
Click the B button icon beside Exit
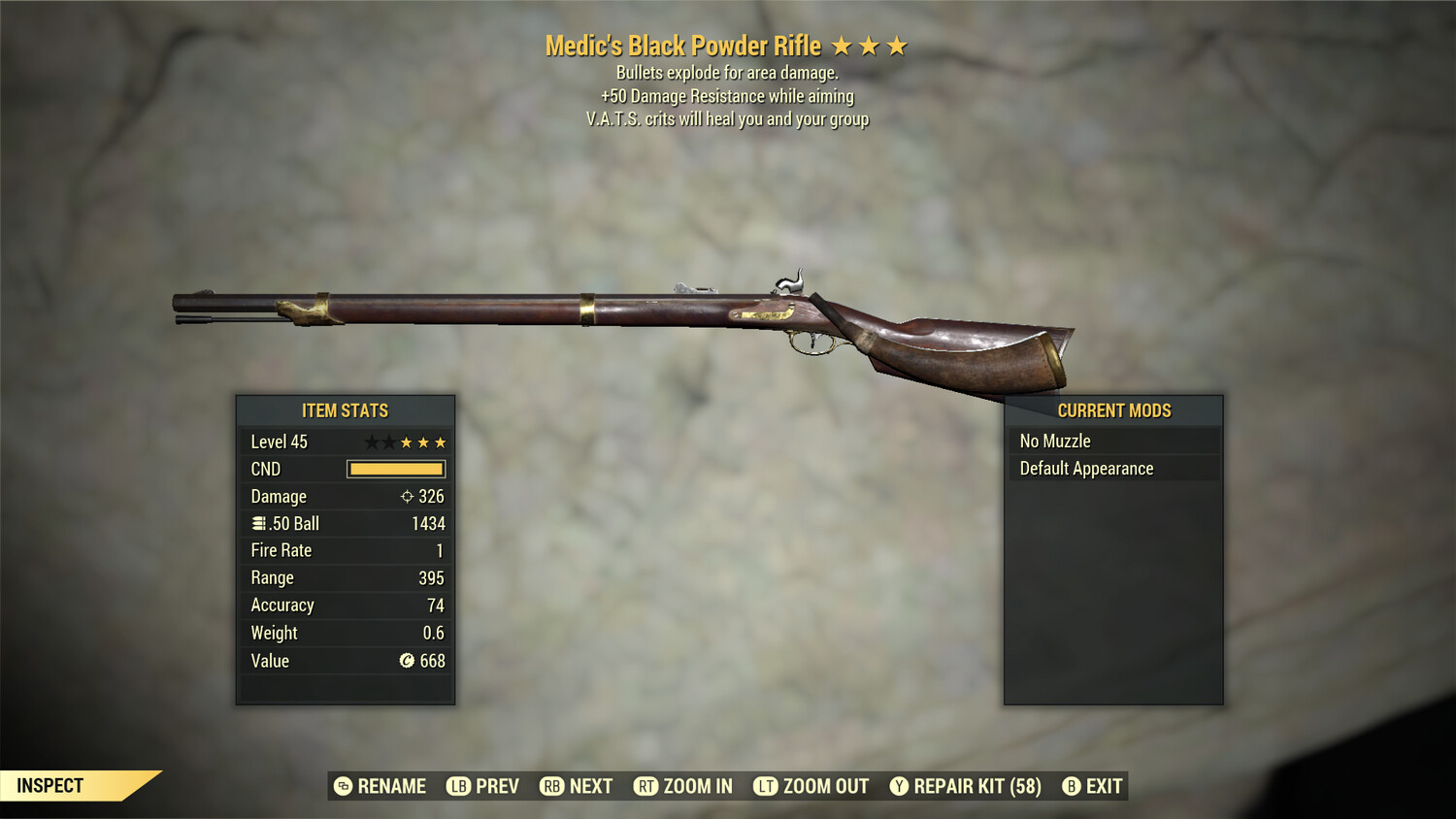[1072, 786]
